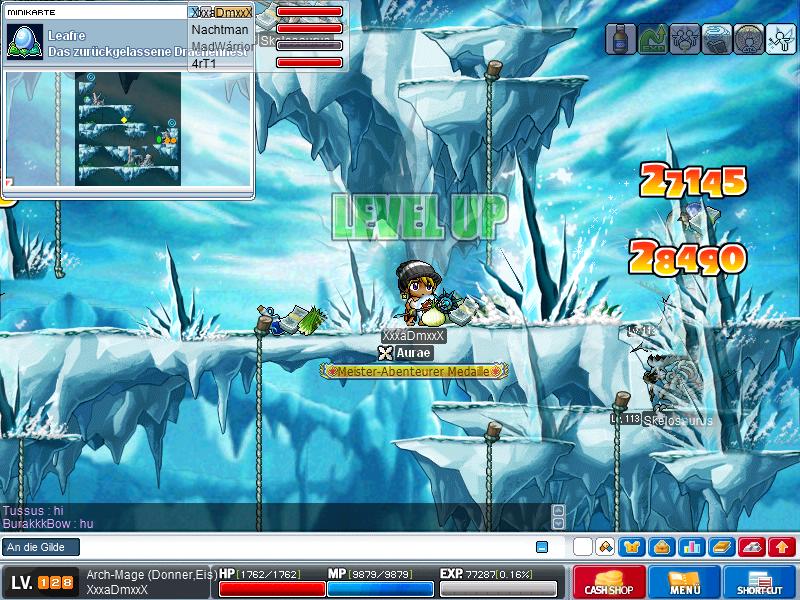Click the blue potion buff icon

[621, 39]
